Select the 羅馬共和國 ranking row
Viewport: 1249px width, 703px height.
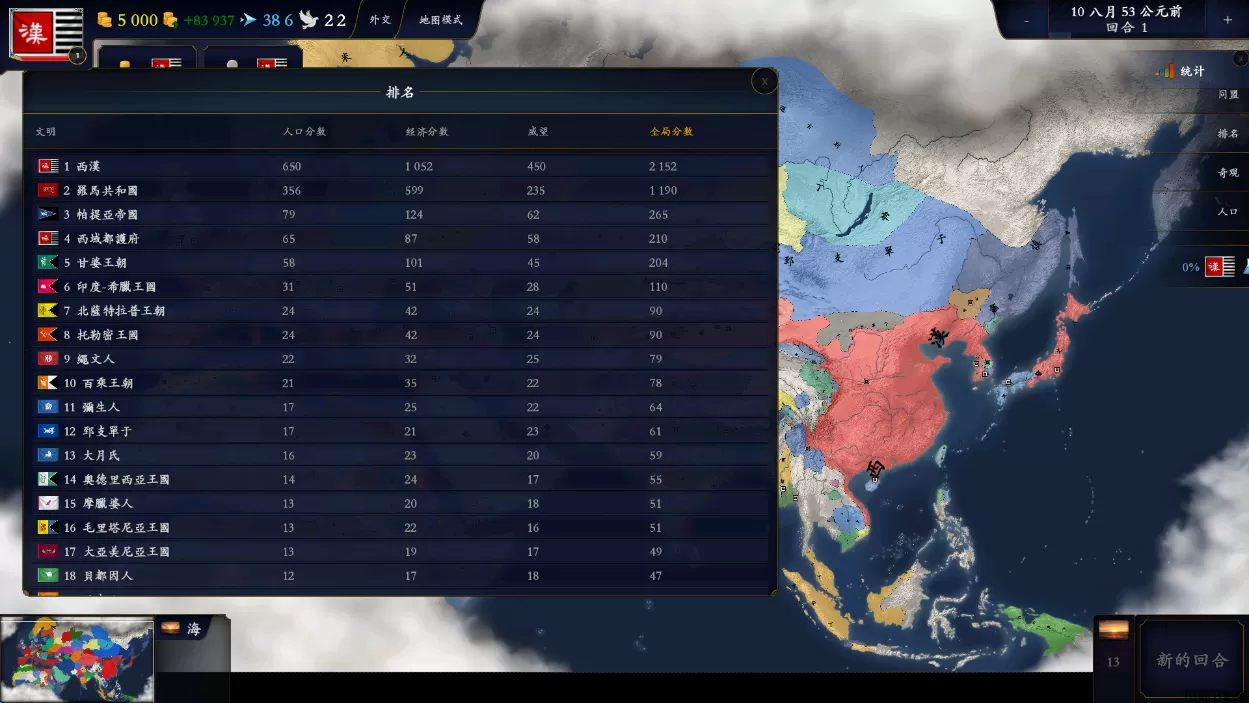[400, 191]
